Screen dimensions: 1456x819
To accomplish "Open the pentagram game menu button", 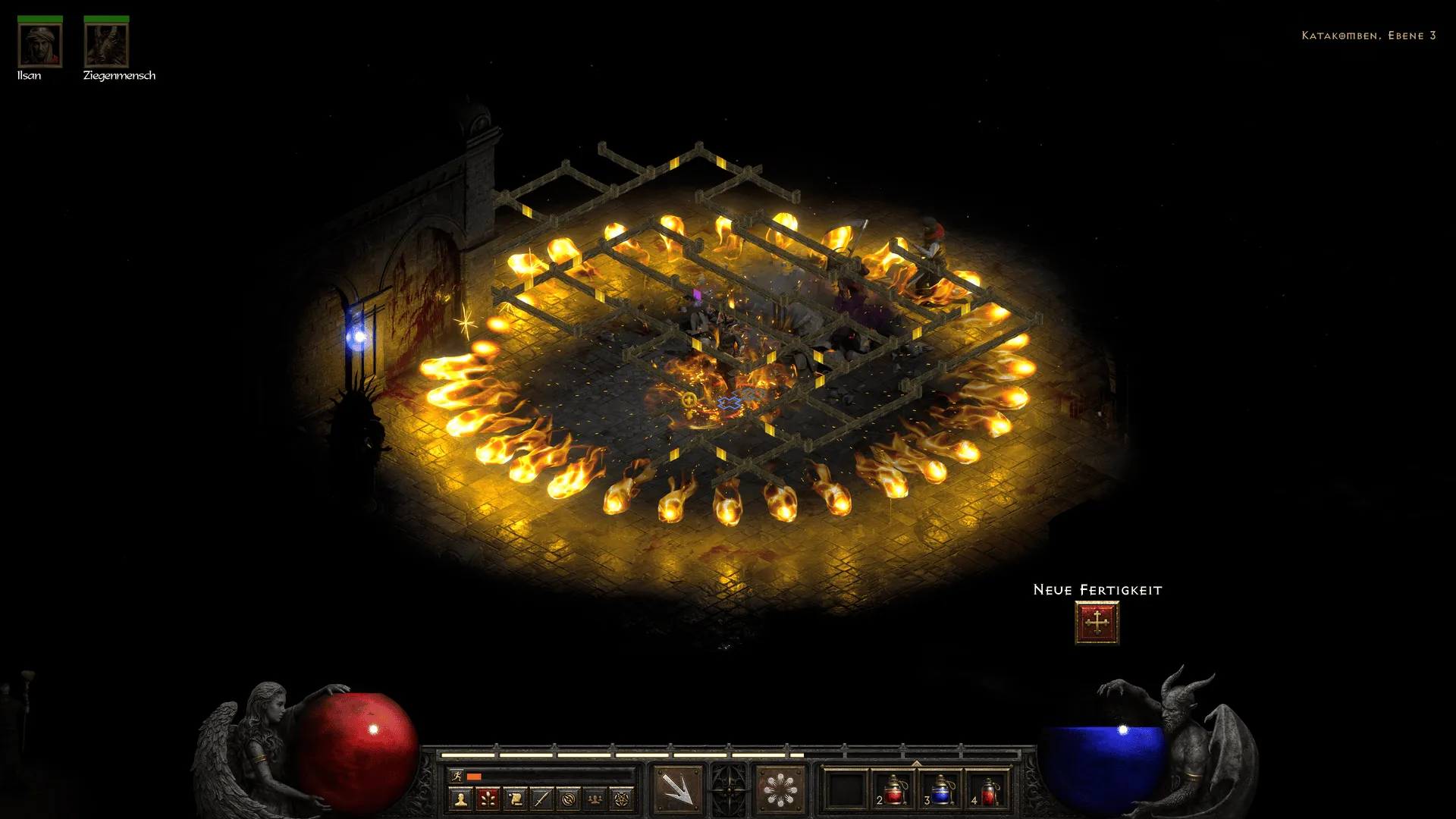I will tap(622, 799).
